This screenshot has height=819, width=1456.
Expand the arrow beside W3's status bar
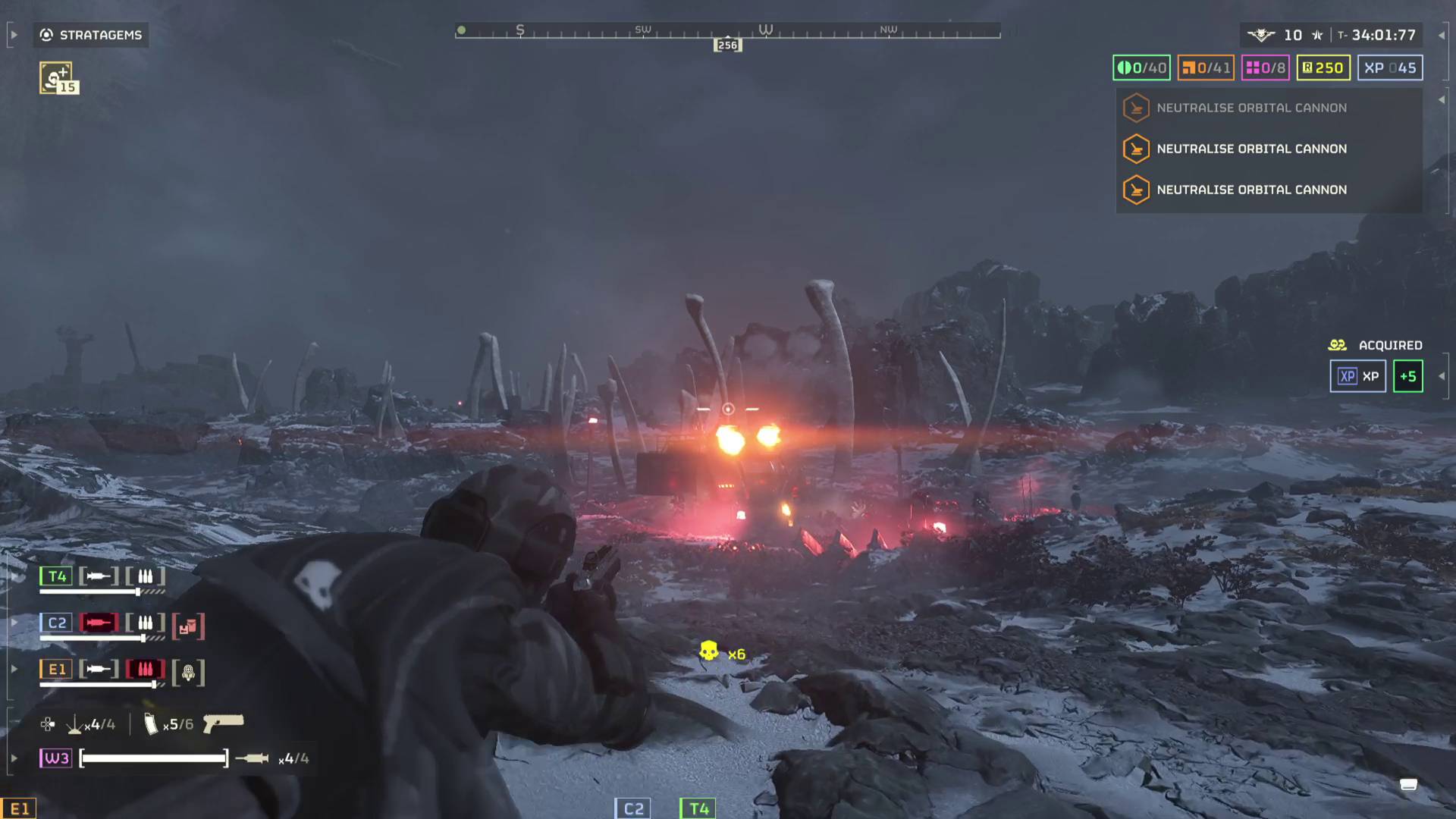pyautogui.click(x=14, y=757)
